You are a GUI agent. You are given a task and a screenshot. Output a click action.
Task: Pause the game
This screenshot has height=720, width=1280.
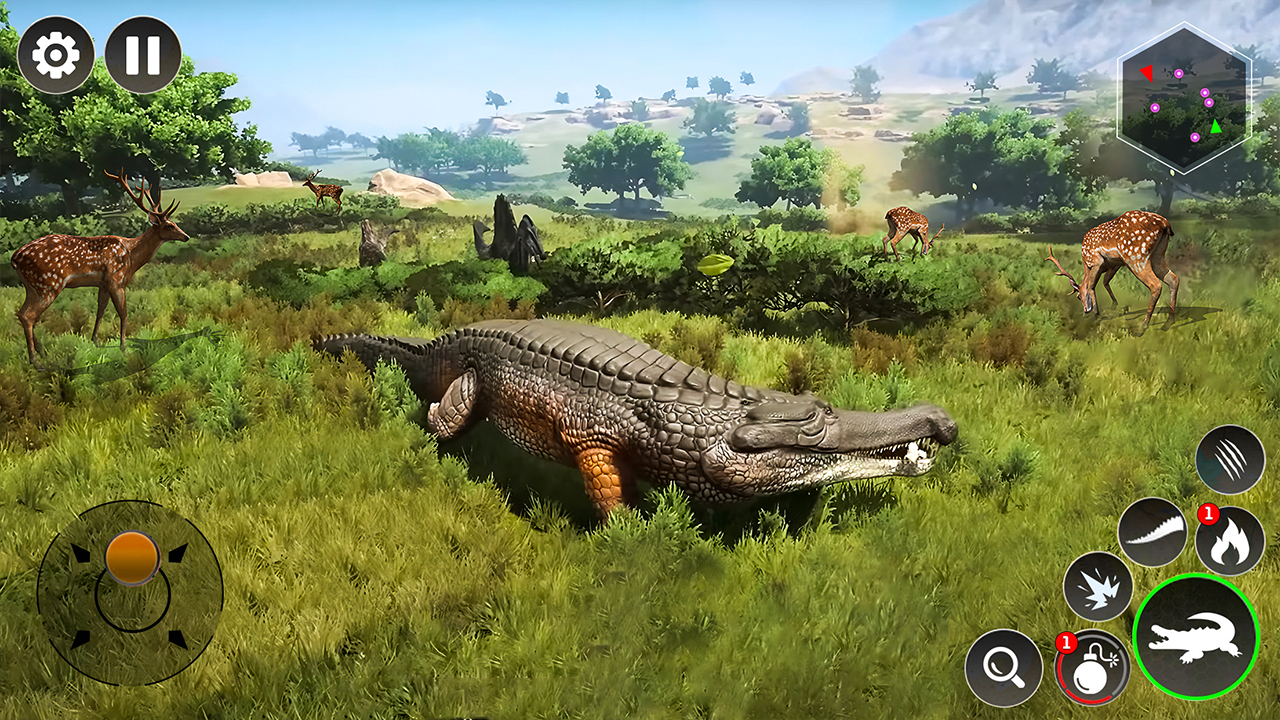143,54
